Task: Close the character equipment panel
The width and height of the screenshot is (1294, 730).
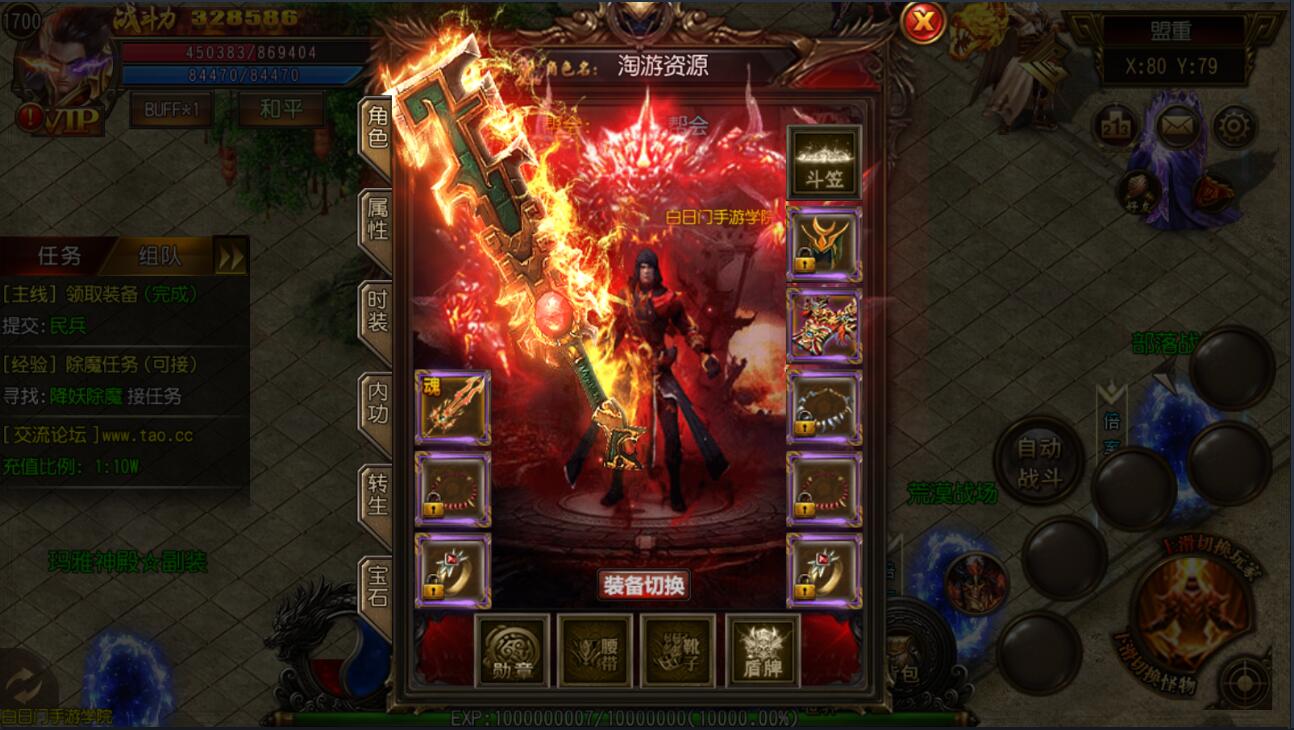Action: (923, 22)
